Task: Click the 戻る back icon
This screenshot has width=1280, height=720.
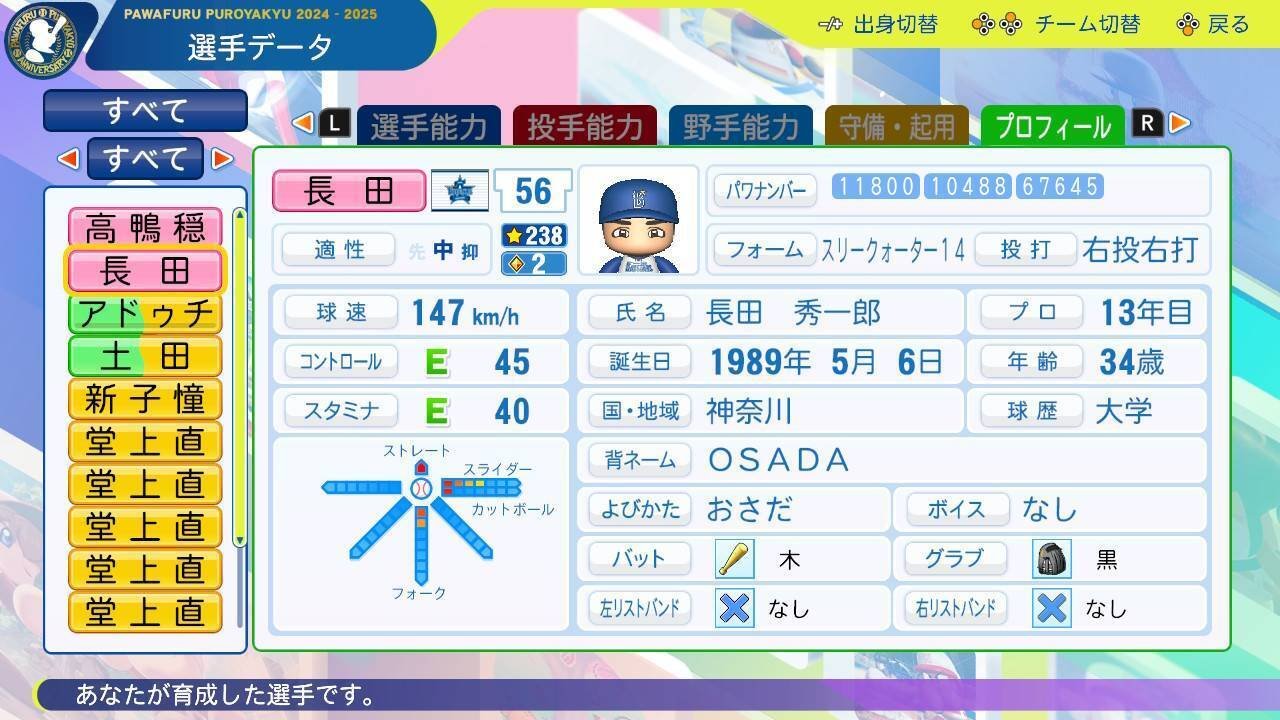Action: click(x=1188, y=24)
